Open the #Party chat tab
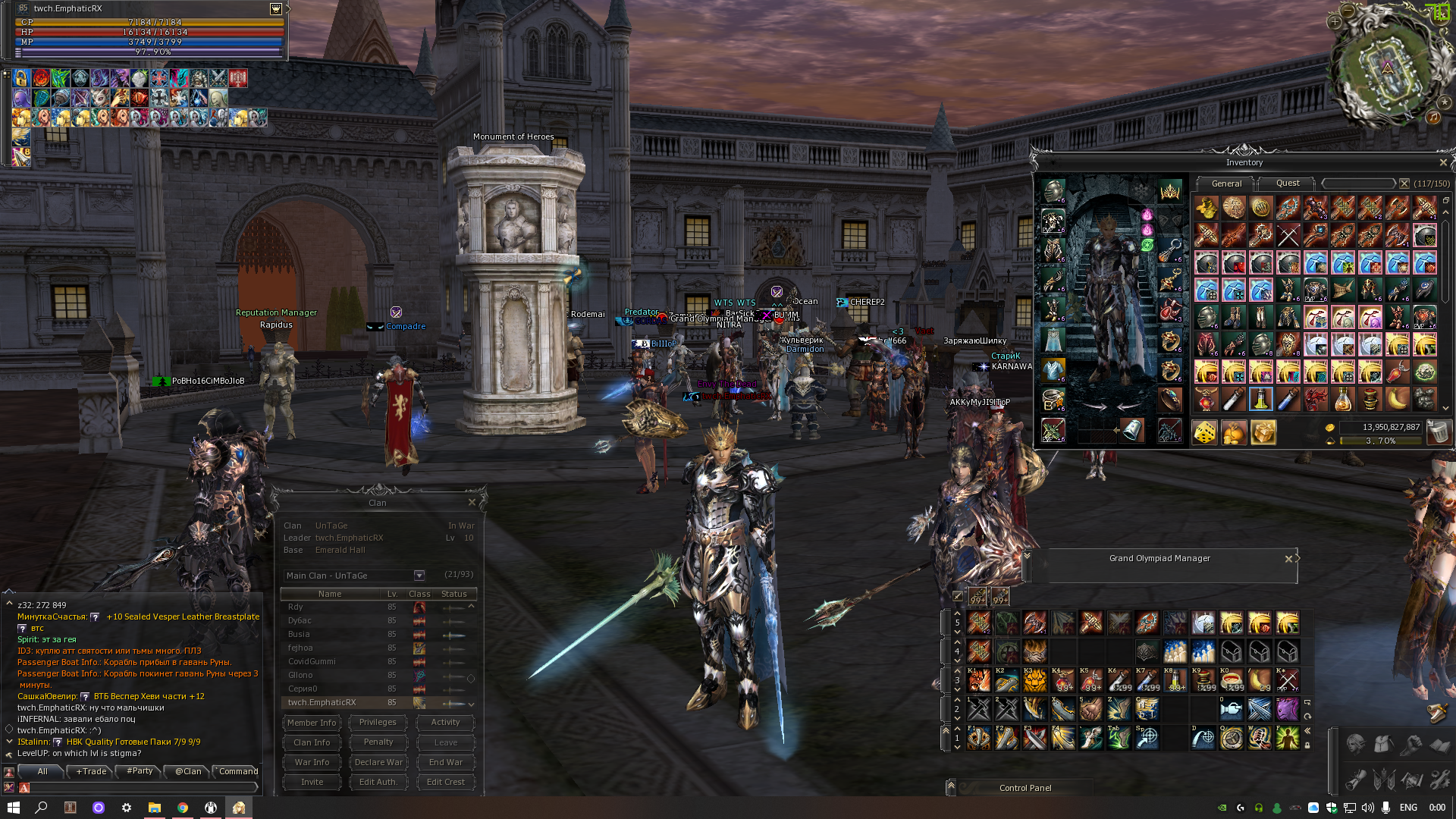The height and width of the screenshot is (819, 1456). coord(140,771)
